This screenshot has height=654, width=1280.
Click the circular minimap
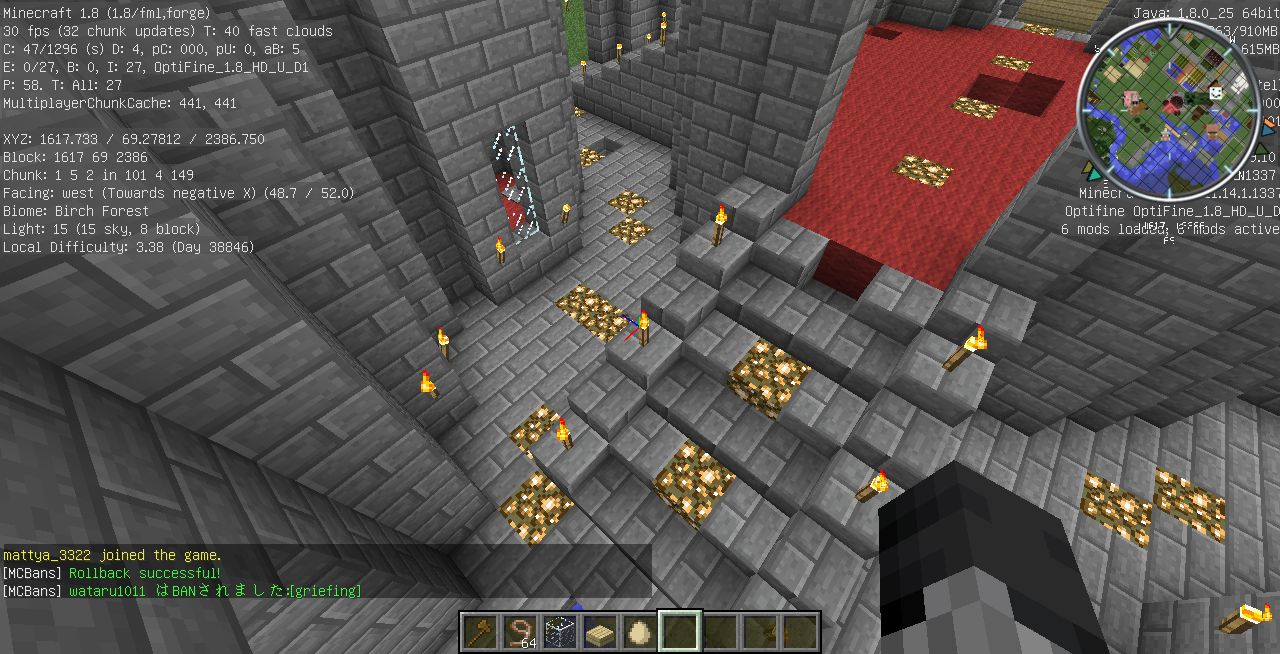pos(1167,108)
